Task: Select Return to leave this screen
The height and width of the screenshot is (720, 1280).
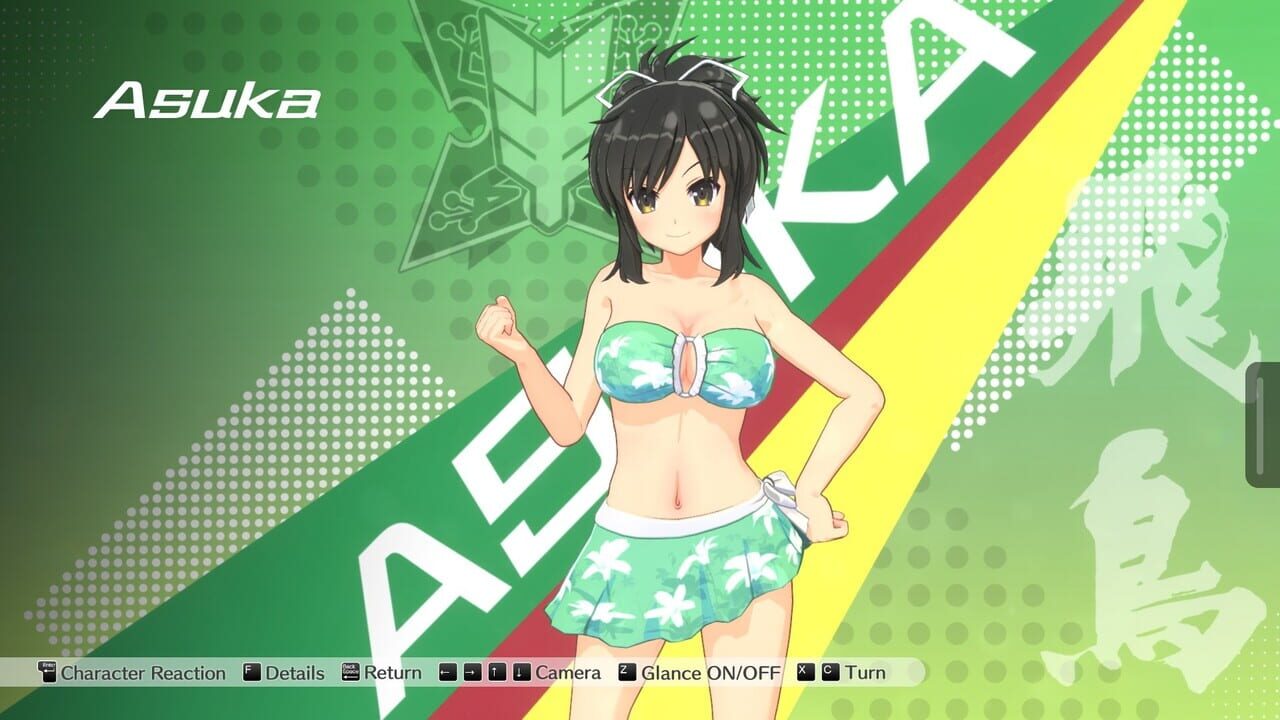Action: 394,673
